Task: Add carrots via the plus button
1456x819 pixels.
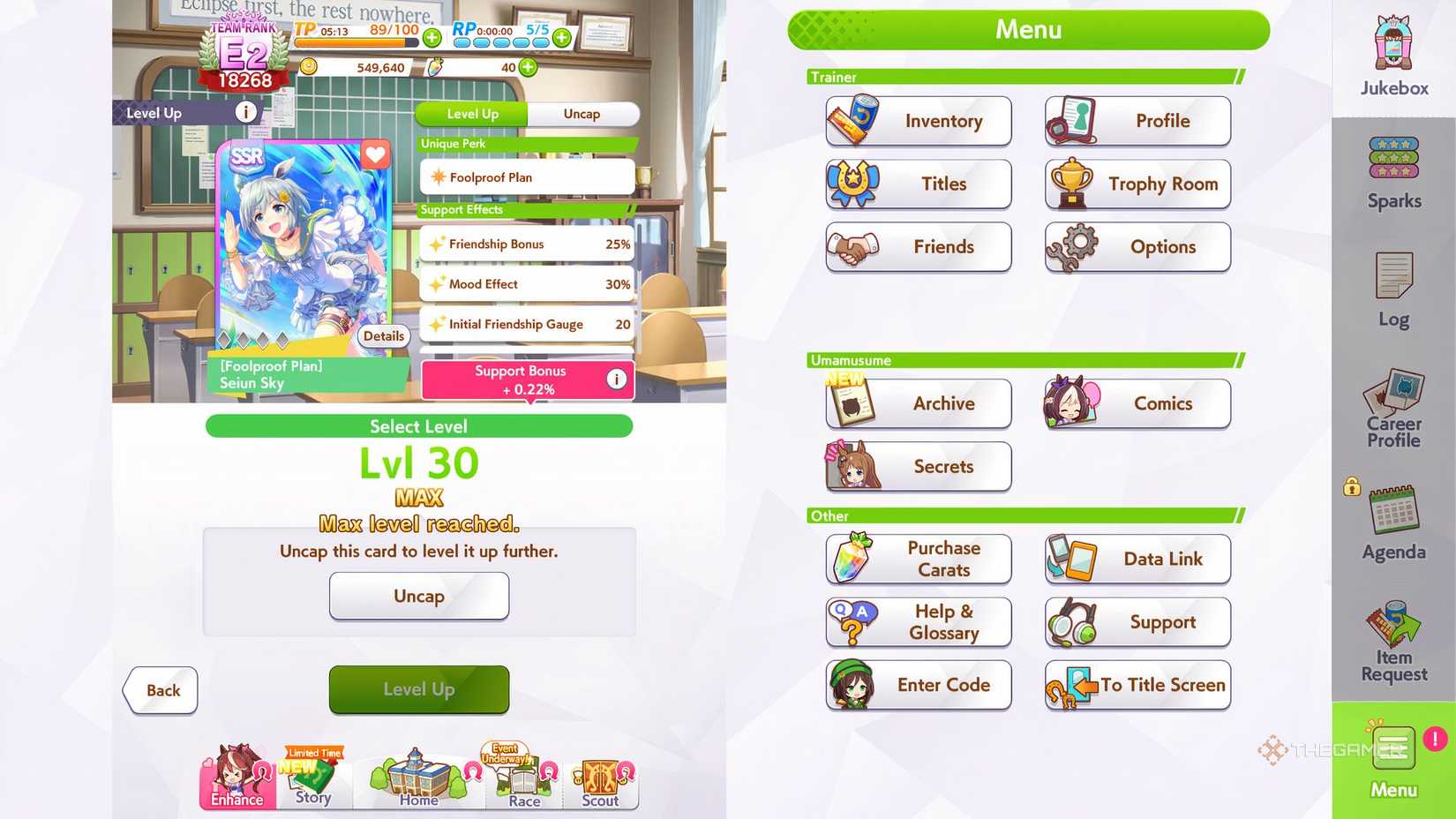Action: click(x=527, y=67)
